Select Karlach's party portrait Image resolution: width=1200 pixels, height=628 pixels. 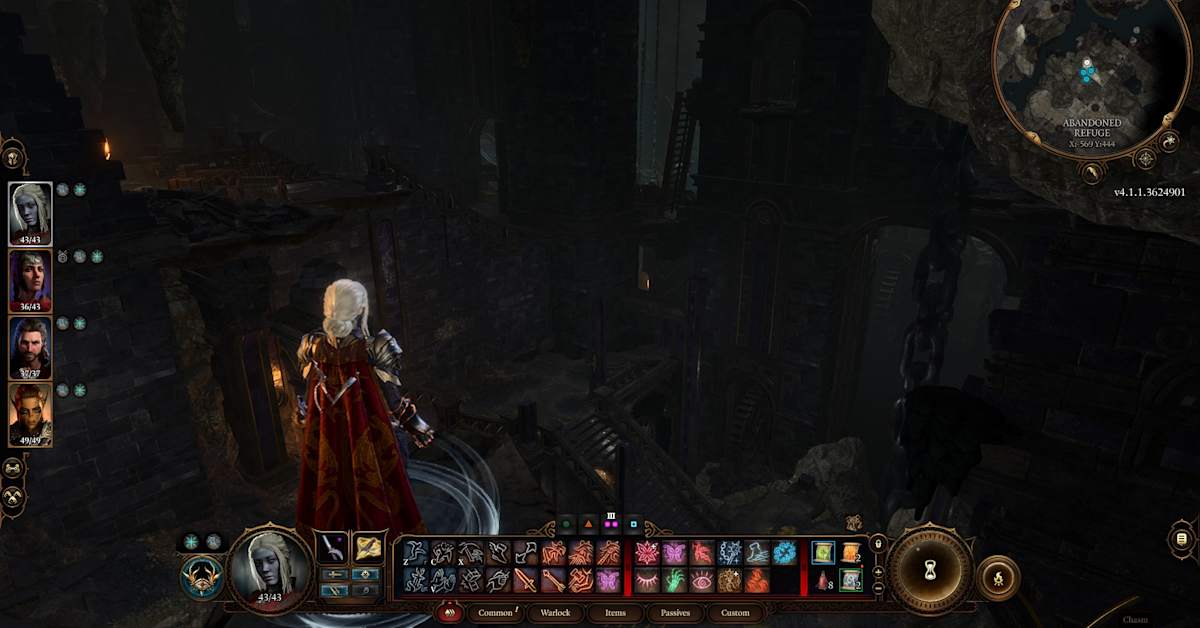(30, 414)
